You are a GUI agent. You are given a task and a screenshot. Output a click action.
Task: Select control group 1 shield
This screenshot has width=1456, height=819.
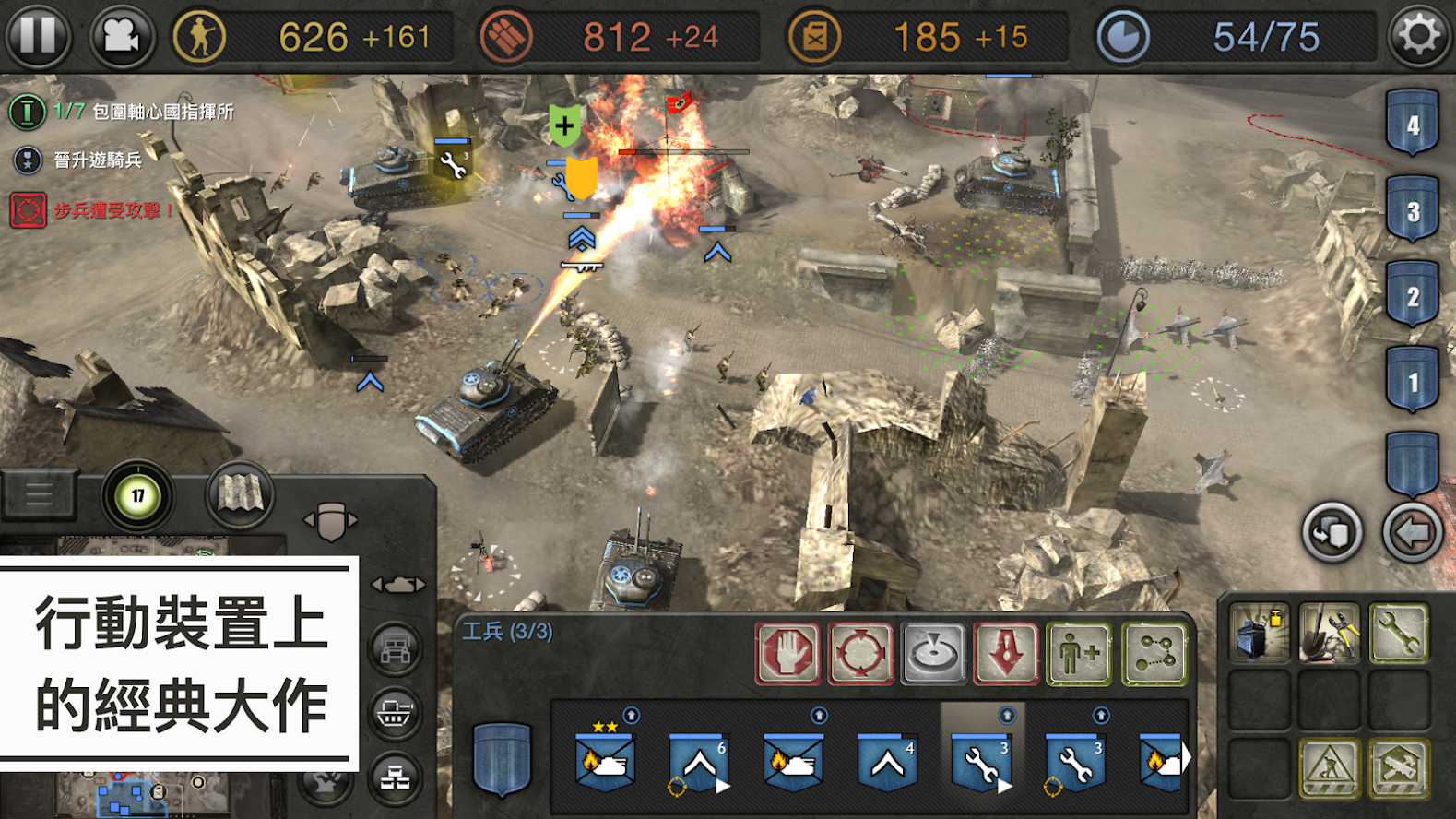(1412, 381)
